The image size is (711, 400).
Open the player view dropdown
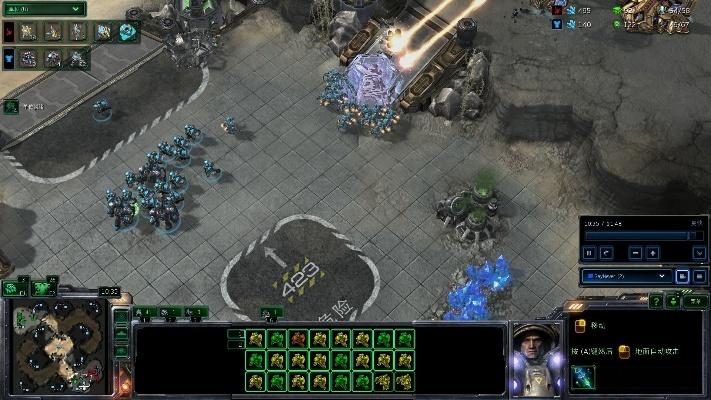tap(627, 275)
